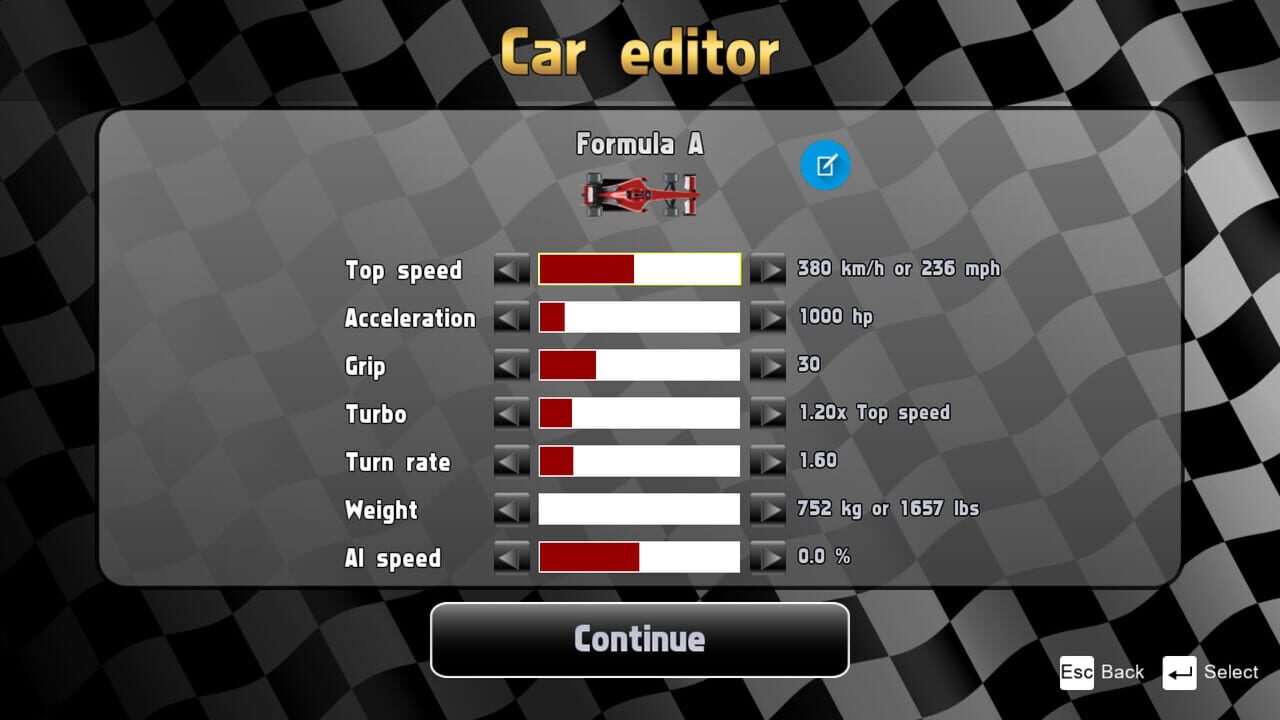This screenshot has width=1280, height=720.
Task: Lower Turn rate using the left arrow
Action: click(511, 461)
